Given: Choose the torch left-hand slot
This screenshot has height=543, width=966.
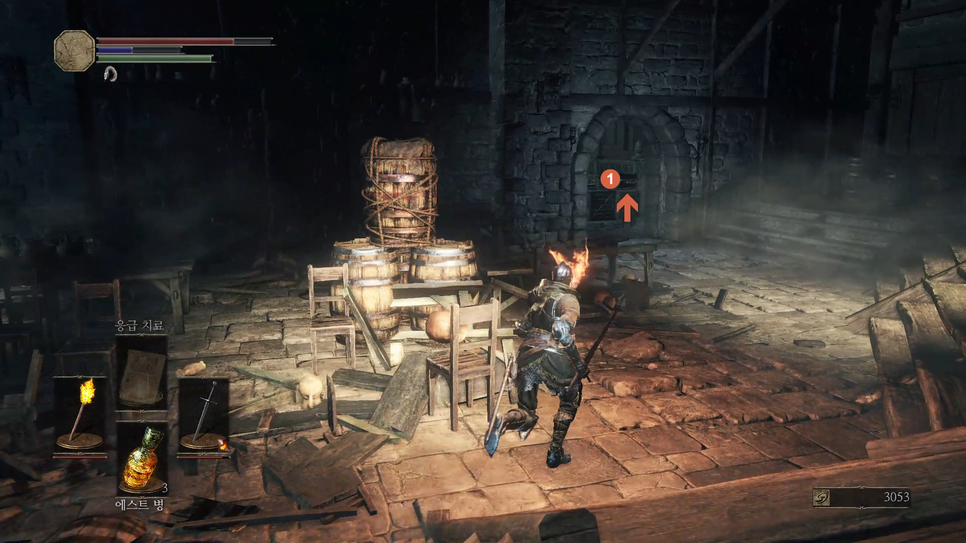Looking at the screenshot, I should [80, 412].
